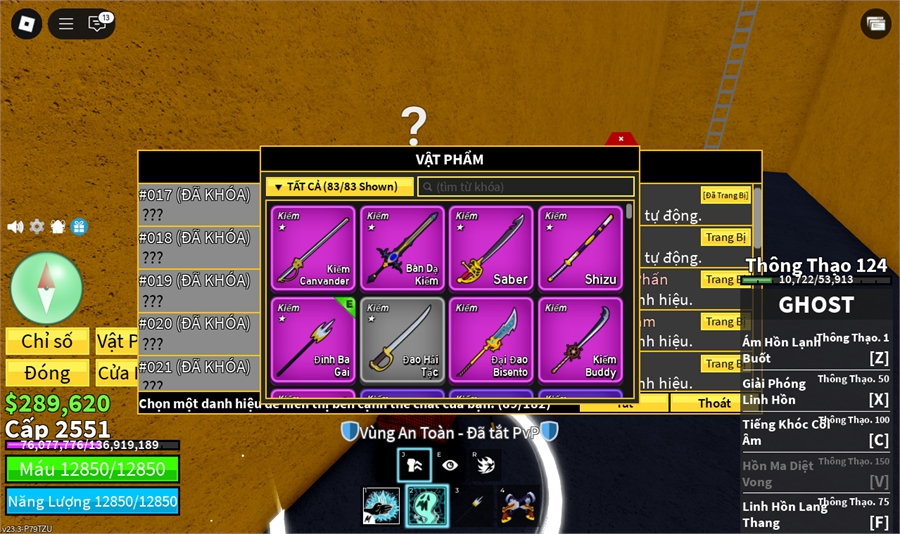Viewport: 900px width, 534px height.
Task: Select the Kiếm Buddy sword slot
Action: tap(580, 339)
